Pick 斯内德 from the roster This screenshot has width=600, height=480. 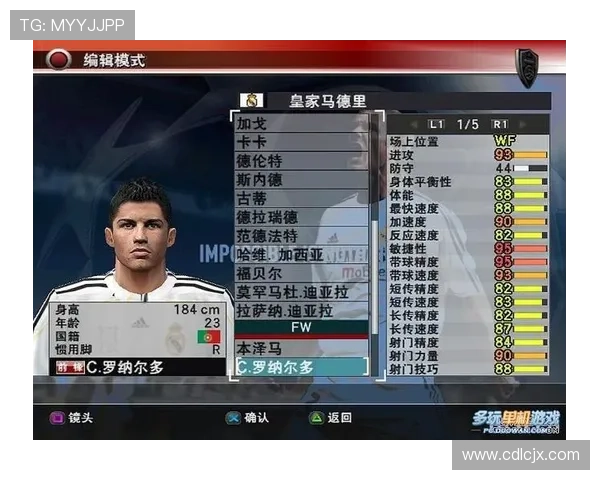302,180
